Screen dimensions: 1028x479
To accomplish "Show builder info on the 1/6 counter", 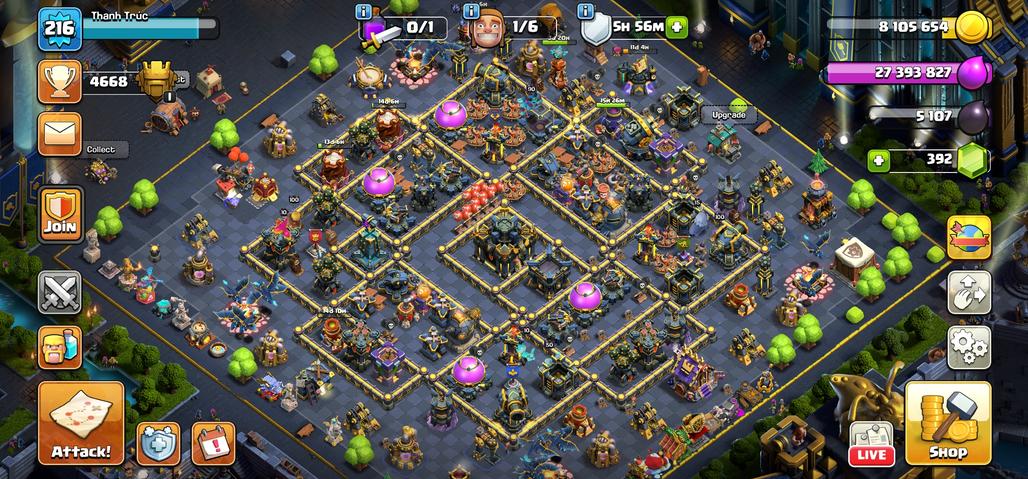I will click(x=472, y=11).
